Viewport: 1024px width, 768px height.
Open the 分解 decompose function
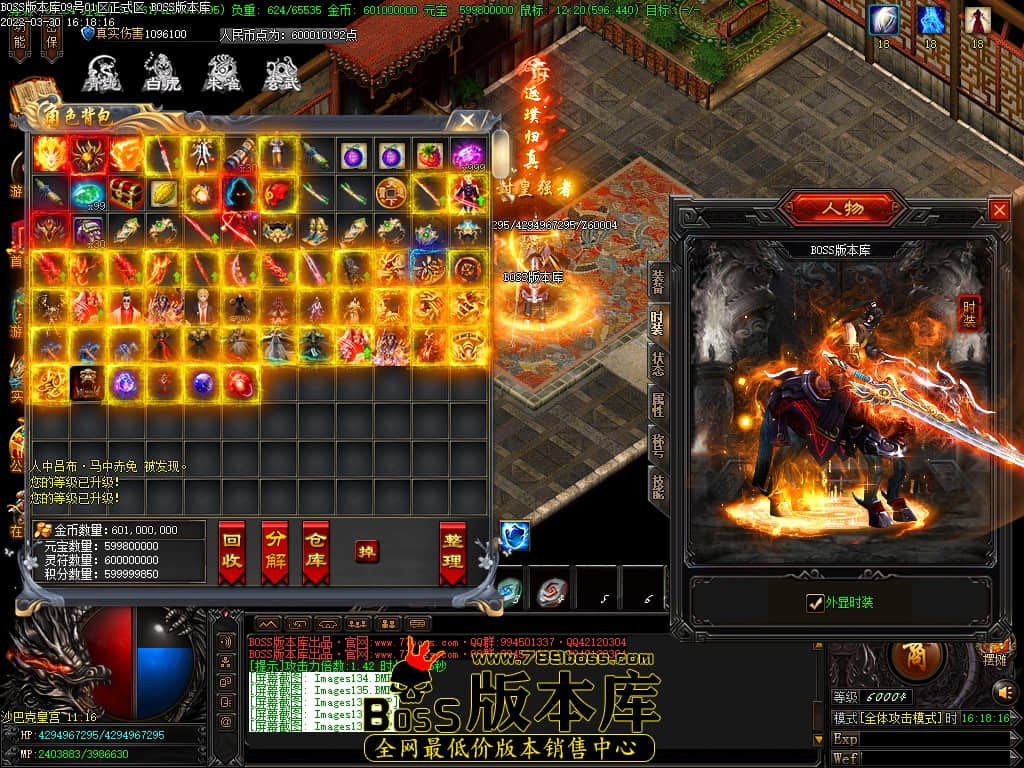tap(274, 551)
